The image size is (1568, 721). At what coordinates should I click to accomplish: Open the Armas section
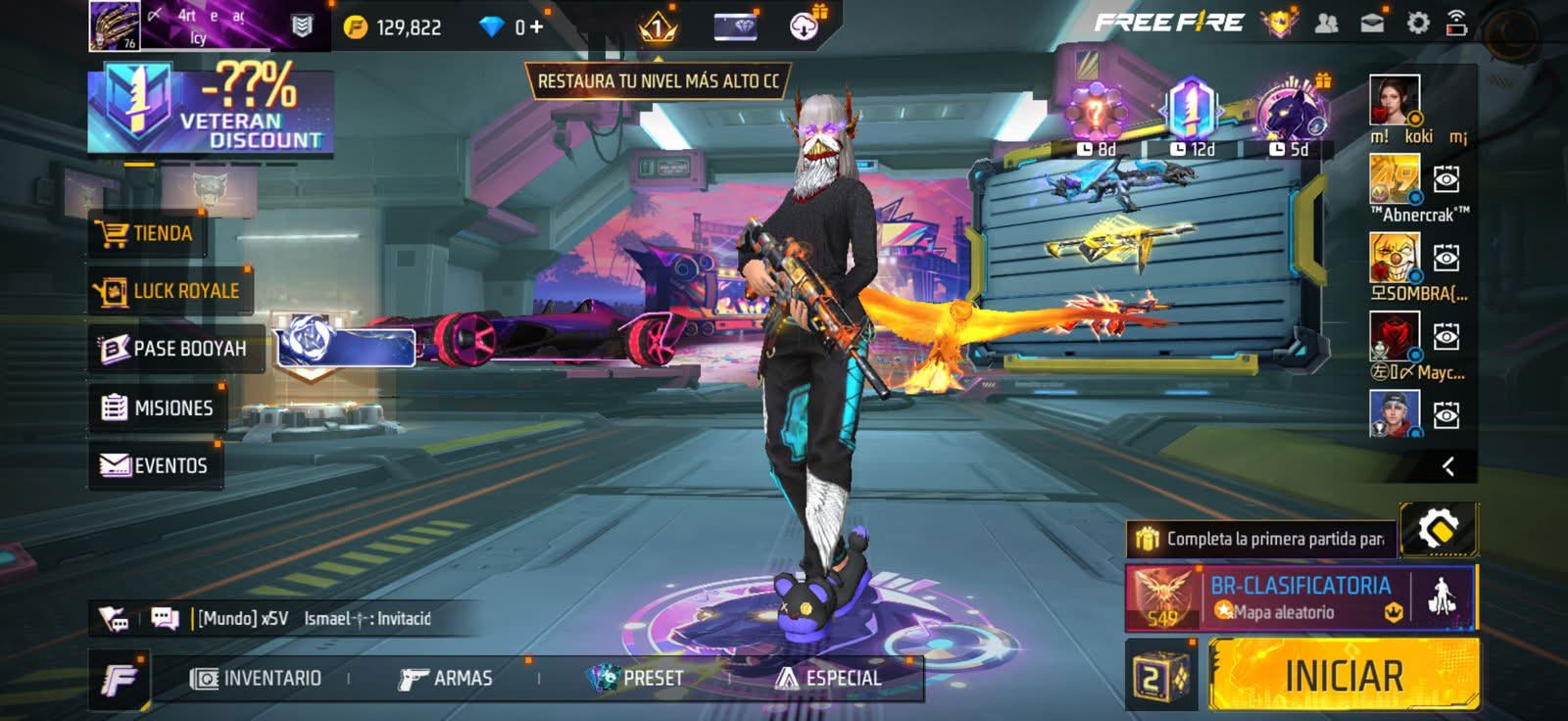click(x=446, y=678)
